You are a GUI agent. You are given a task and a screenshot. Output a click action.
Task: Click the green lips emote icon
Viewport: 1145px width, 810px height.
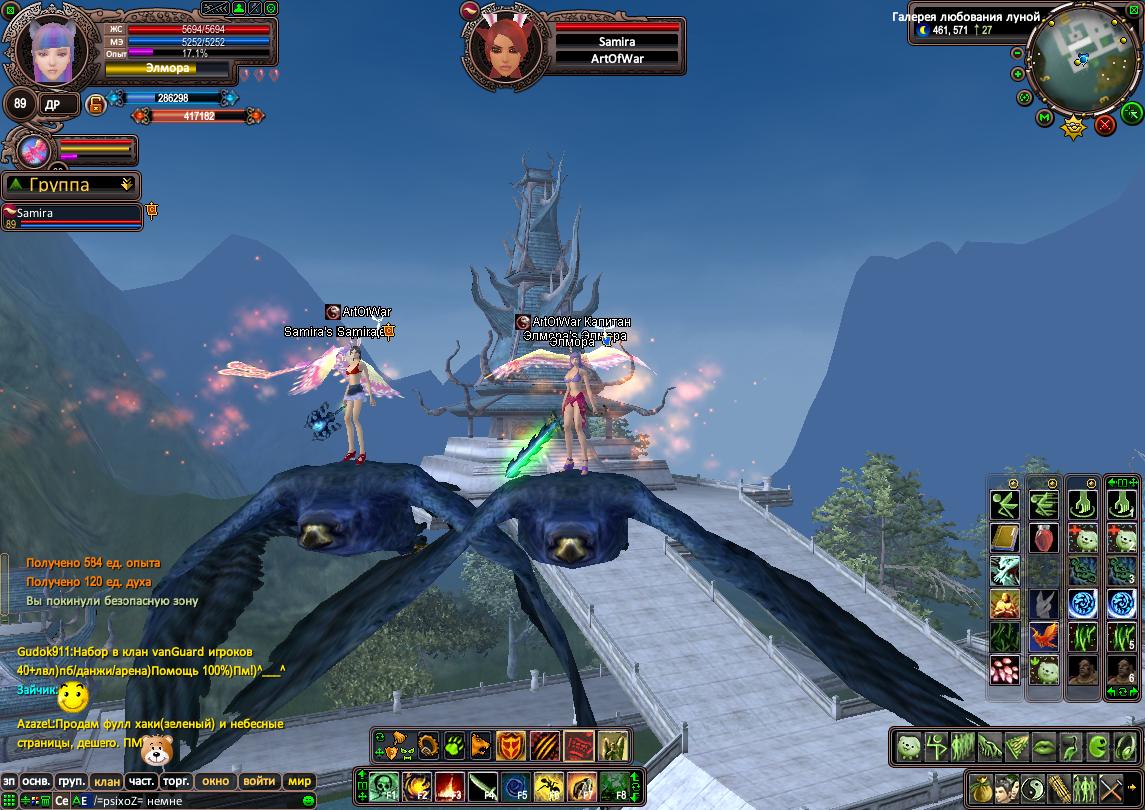tap(1042, 745)
